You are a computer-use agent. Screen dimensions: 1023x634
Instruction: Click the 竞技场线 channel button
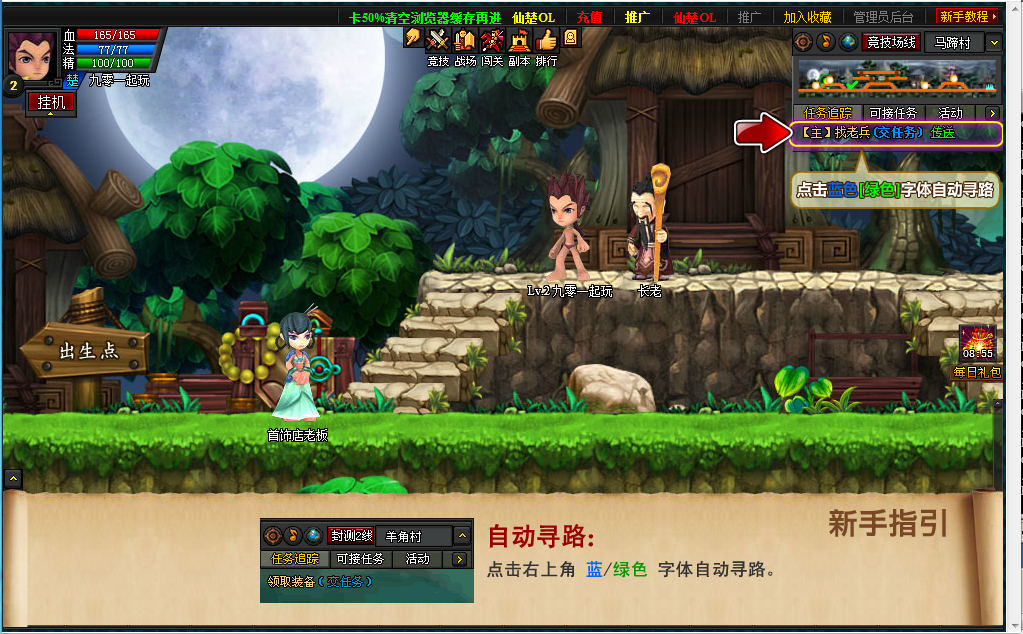click(891, 43)
